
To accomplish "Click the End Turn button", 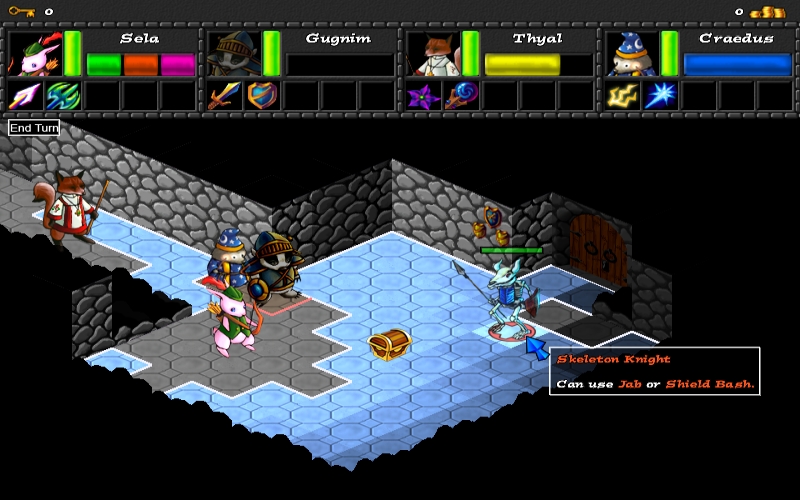I will 34,128.
